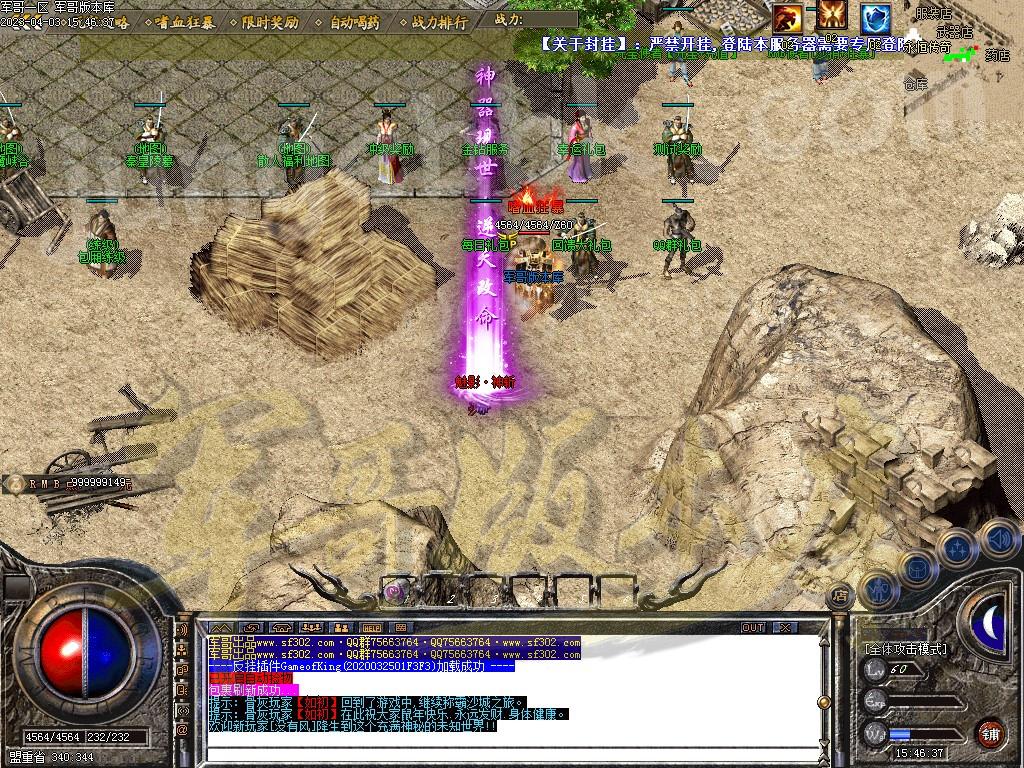
Task: Open the 店 shop round button
Action: (x=840, y=597)
